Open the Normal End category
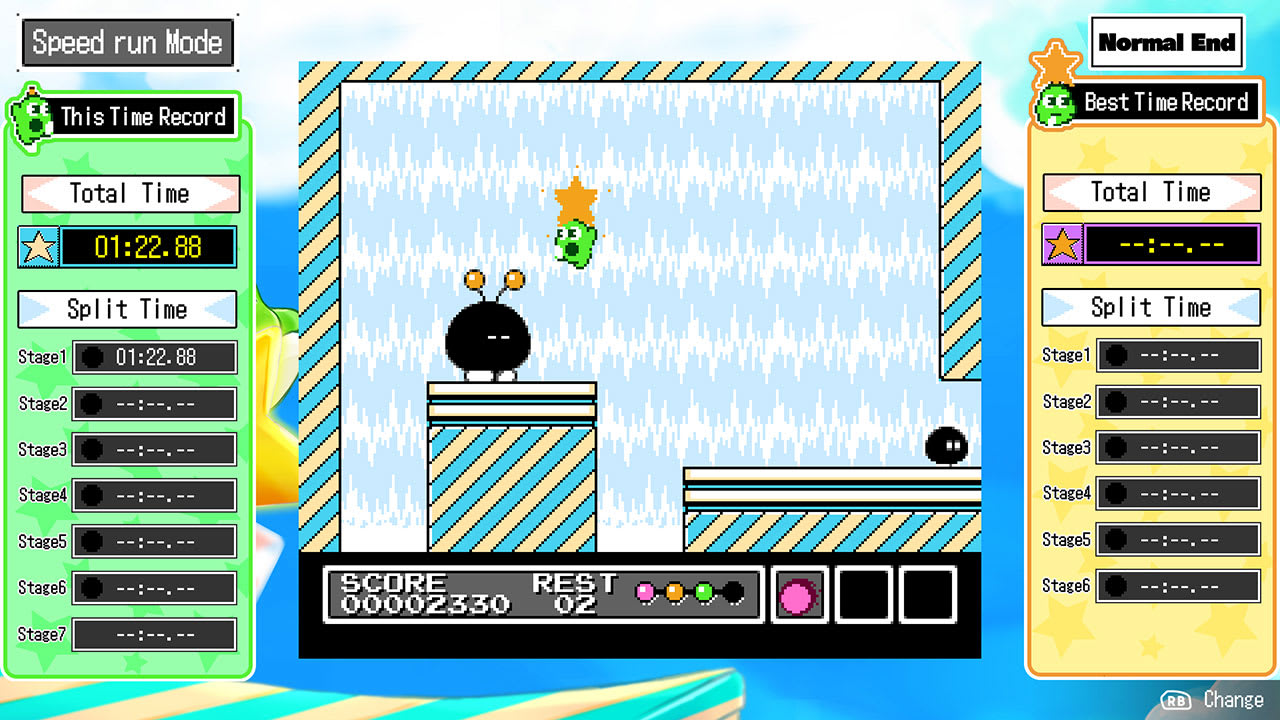Image resolution: width=1280 pixels, height=720 pixels. (x=1168, y=42)
